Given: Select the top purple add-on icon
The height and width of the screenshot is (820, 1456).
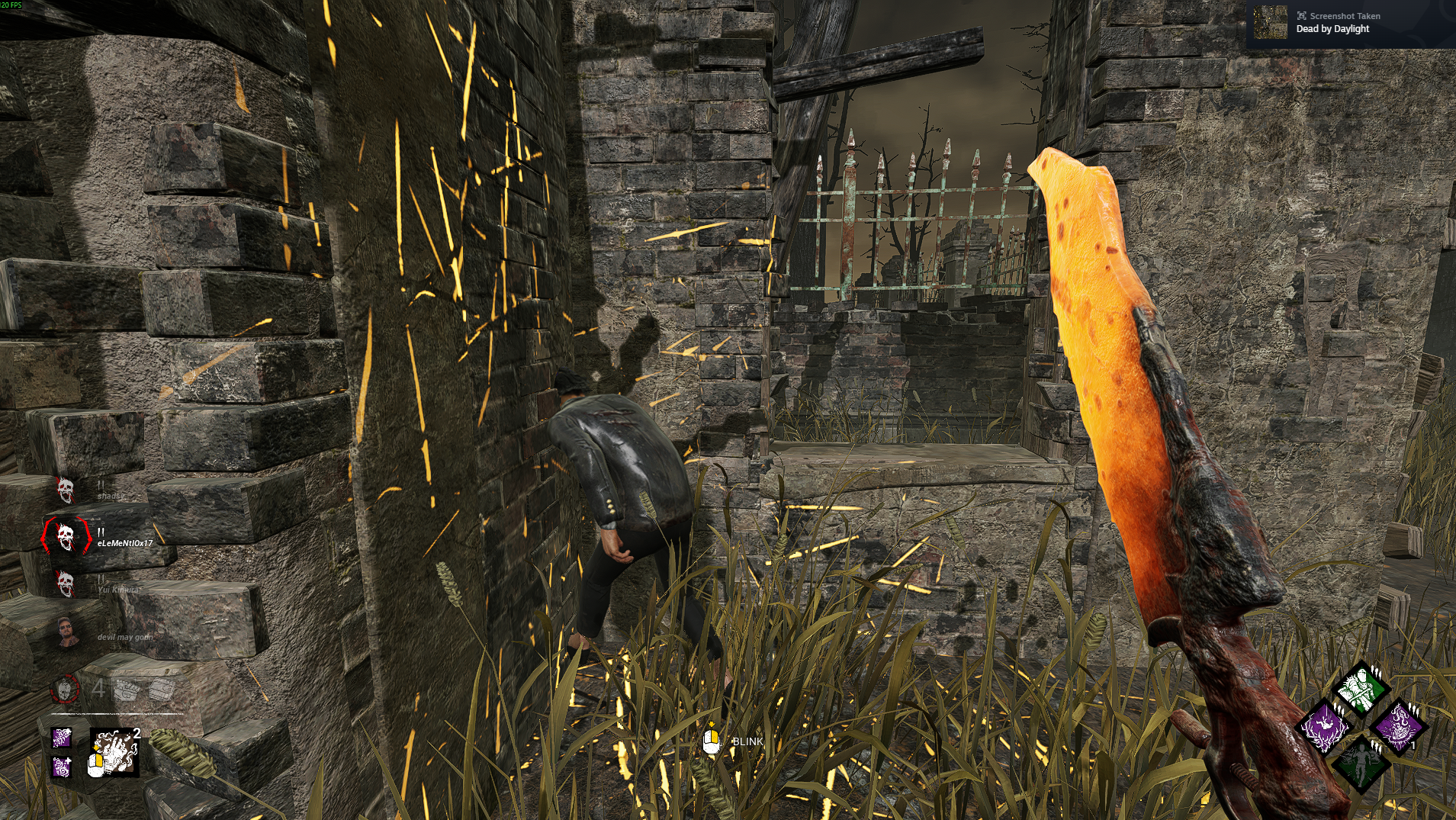Looking at the screenshot, I should [x=63, y=738].
